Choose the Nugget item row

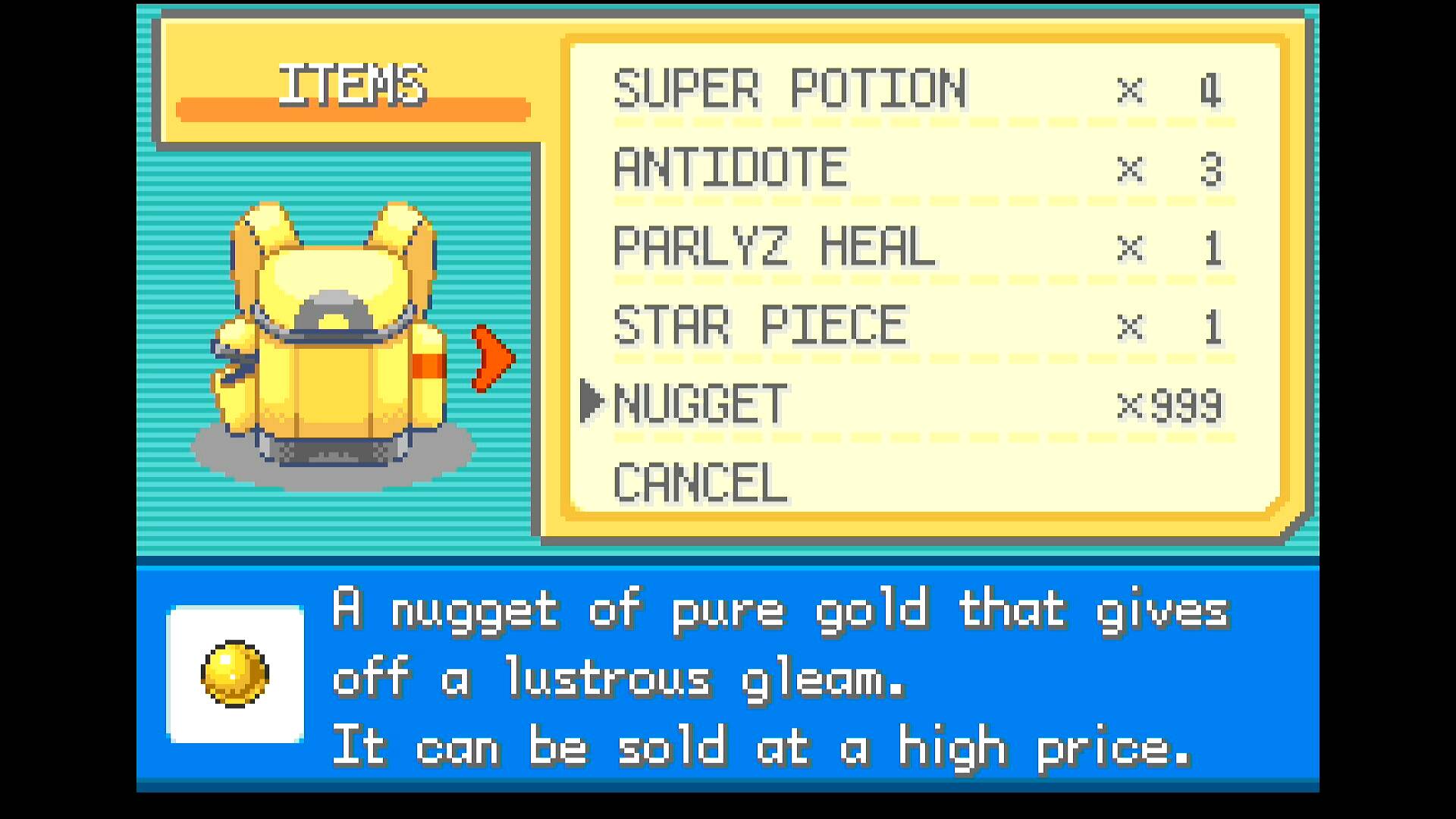click(x=701, y=404)
